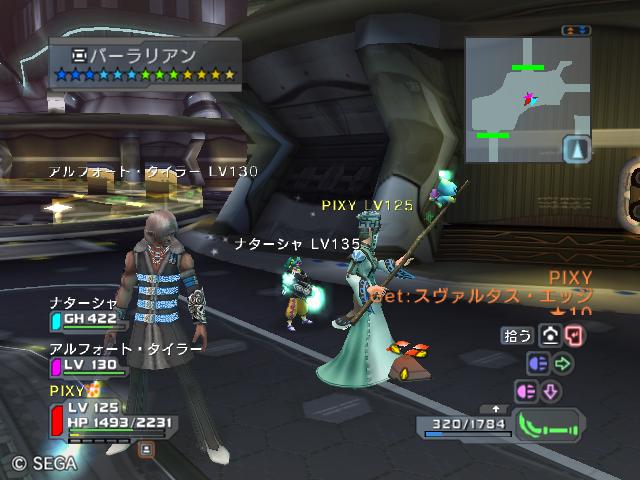Click the minimap's compass arrow button
Viewport: 640px width, 480px height.
[x=577, y=149]
